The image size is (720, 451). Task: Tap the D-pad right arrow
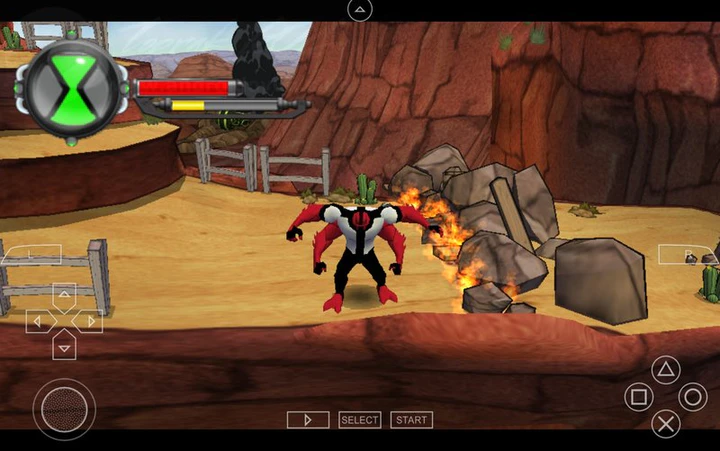click(x=90, y=322)
